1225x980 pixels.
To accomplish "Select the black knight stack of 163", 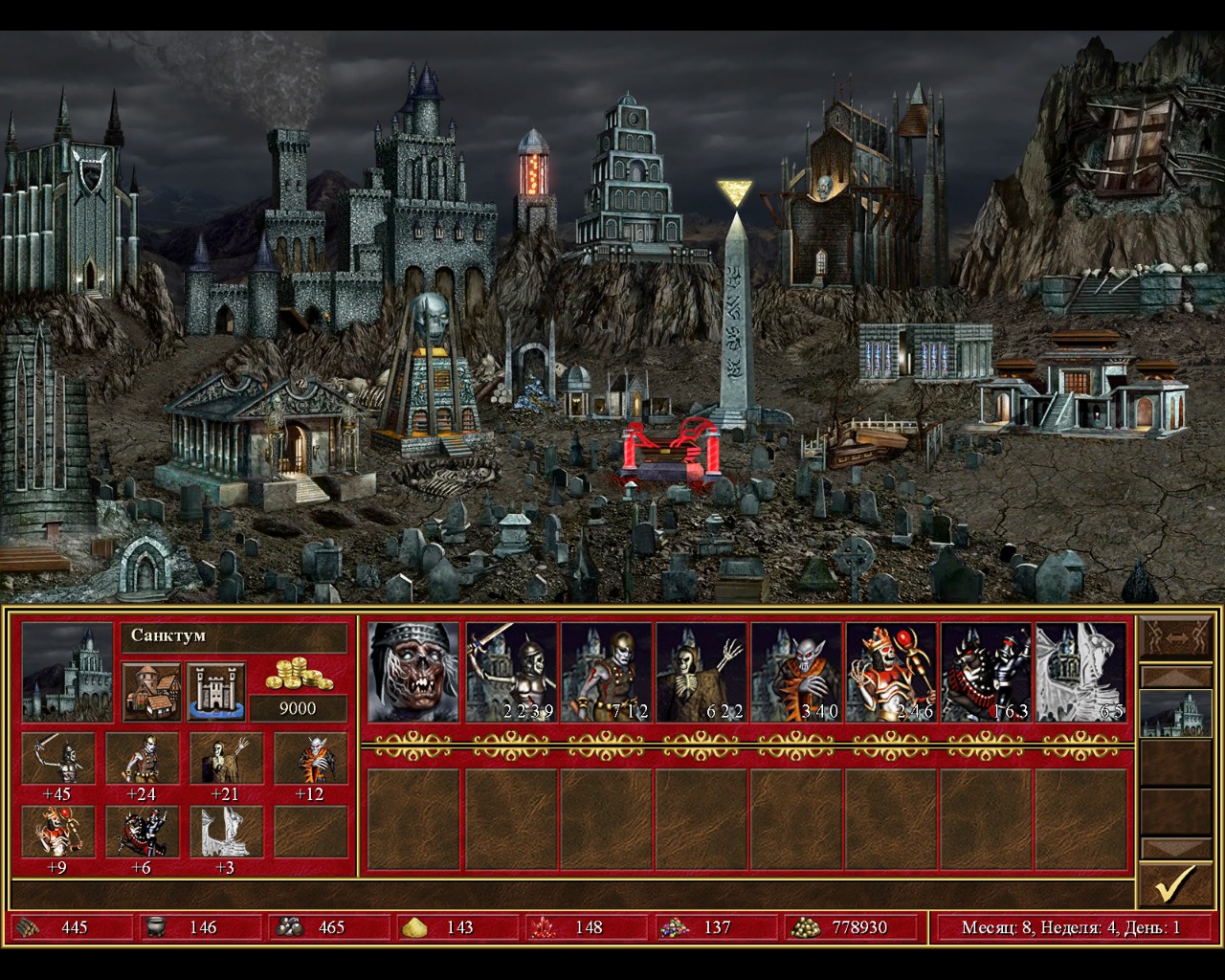I will (x=986, y=672).
